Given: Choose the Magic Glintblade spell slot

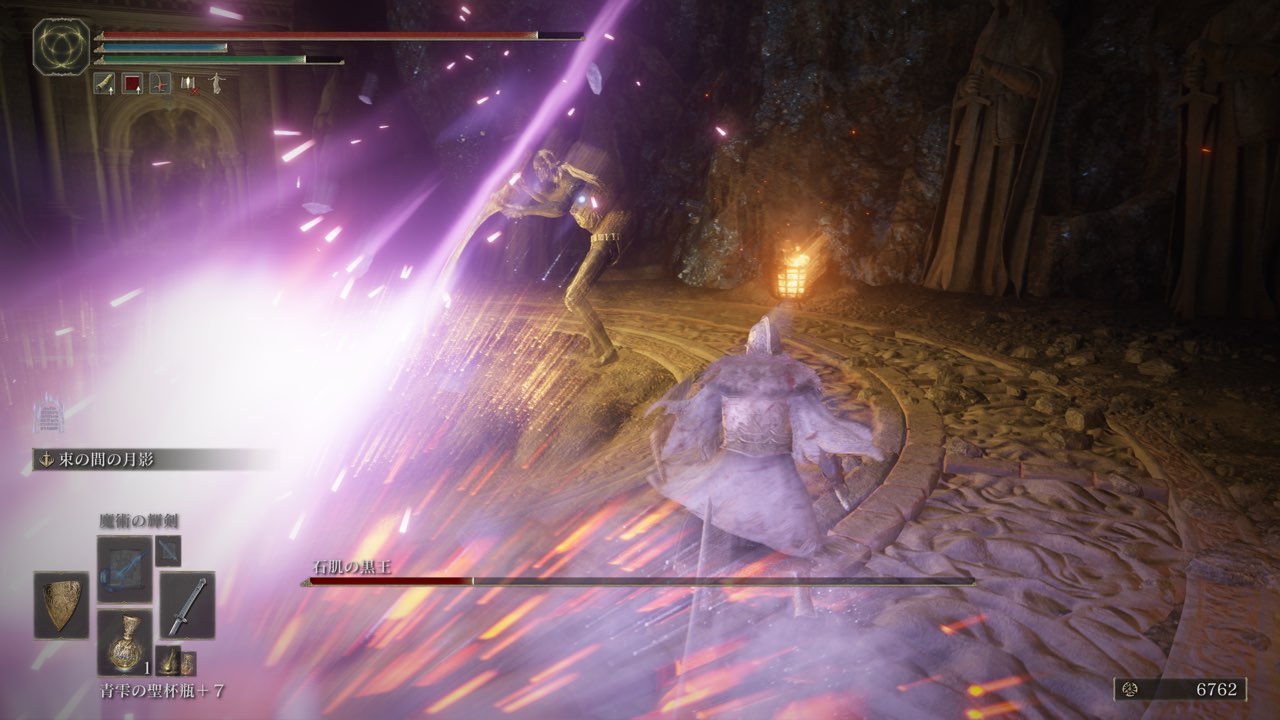Looking at the screenshot, I should coord(124,568).
